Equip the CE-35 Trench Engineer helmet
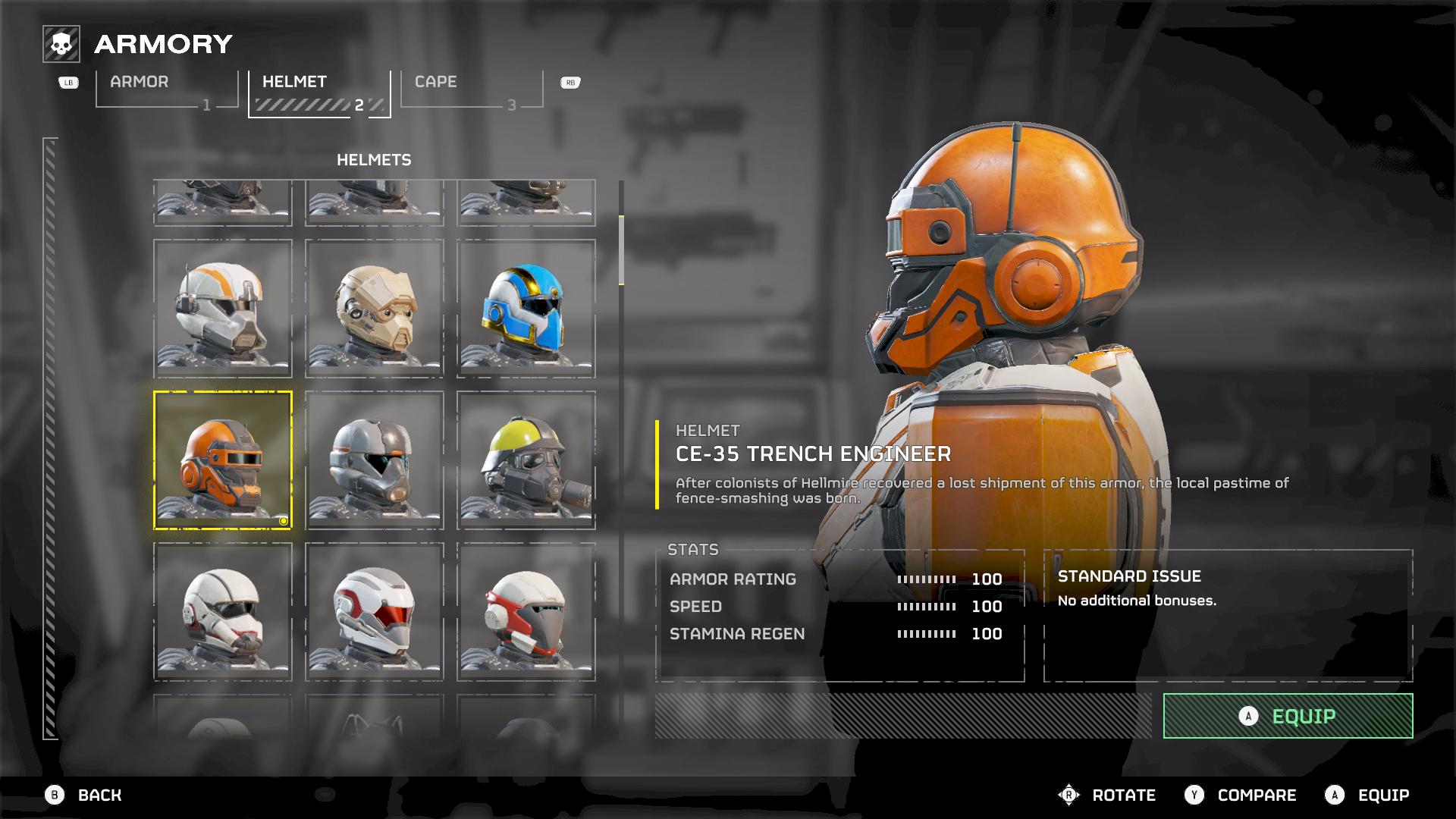The width and height of the screenshot is (1456, 819). click(x=1288, y=716)
